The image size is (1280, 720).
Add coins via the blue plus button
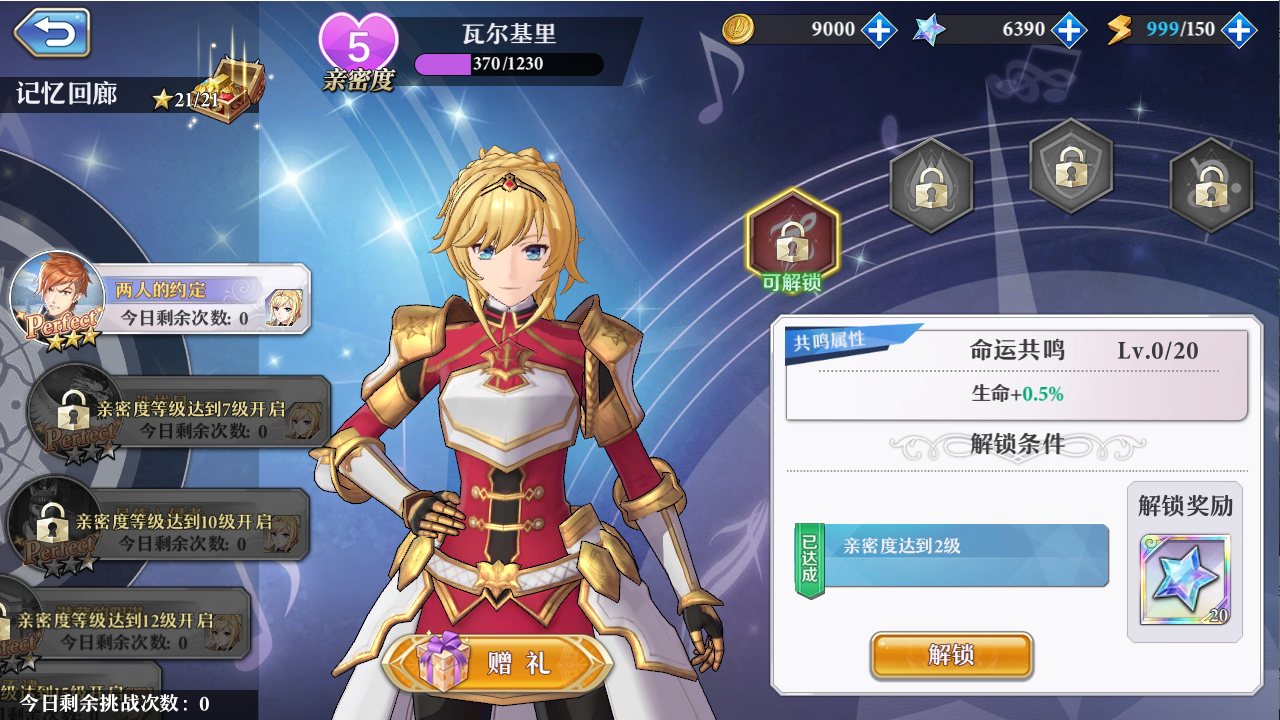877,30
